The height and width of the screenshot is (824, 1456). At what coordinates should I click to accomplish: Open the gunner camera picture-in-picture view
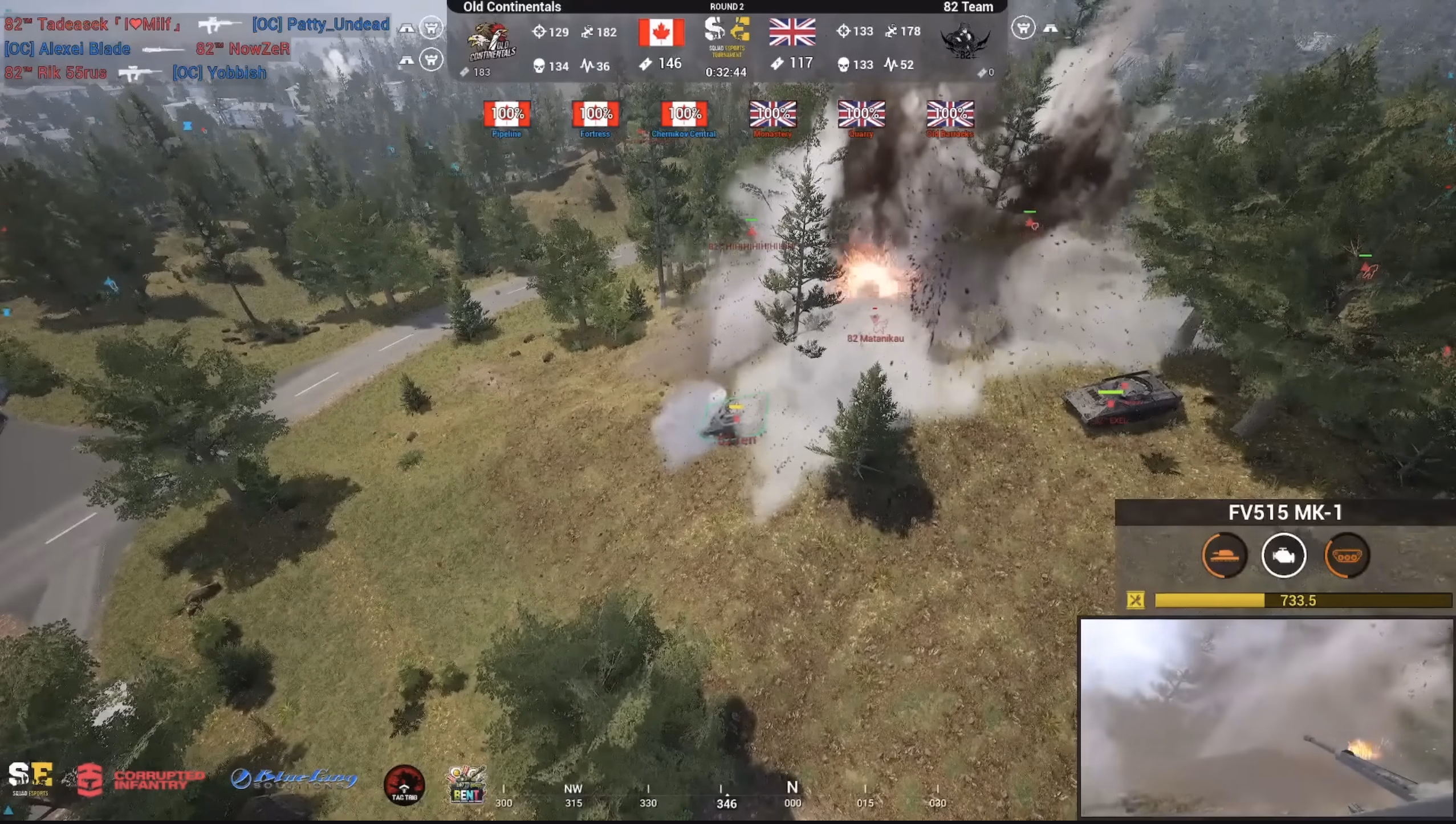tap(1266, 717)
